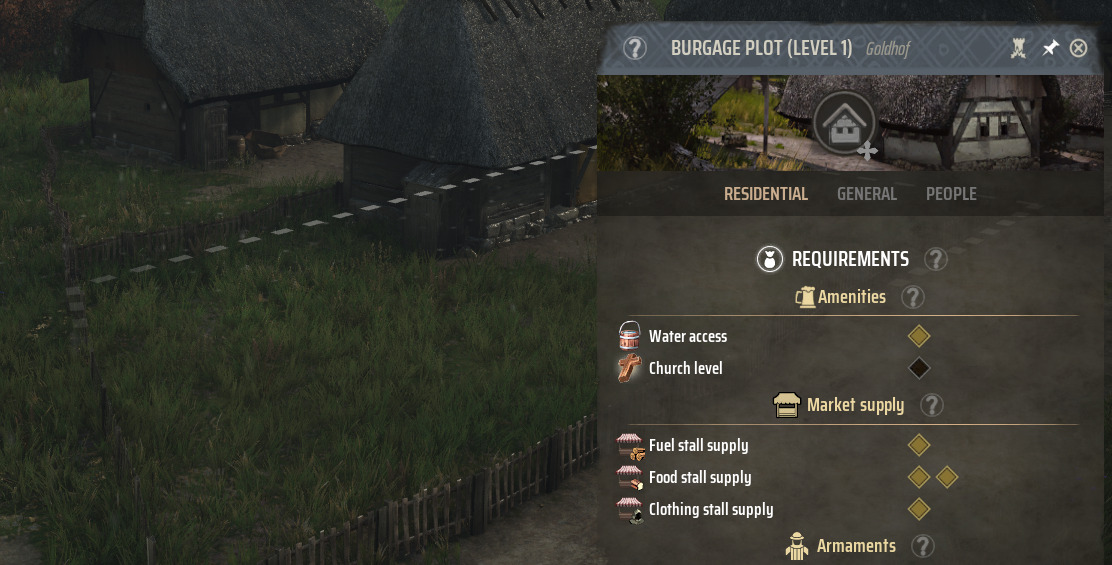The width and height of the screenshot is (1112, 565).
Task: Open help for the Burgage Plot title
Action: click(x=635, y=48)
